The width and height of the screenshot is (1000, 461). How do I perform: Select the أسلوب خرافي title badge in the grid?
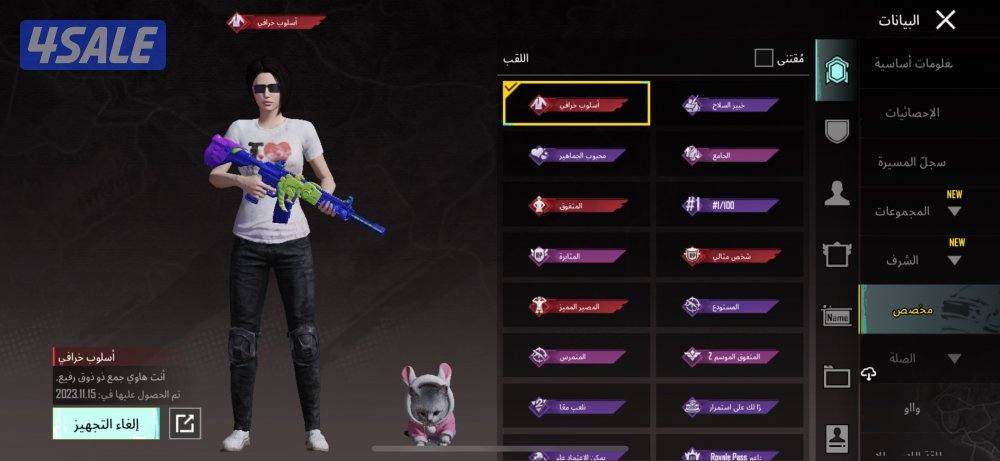click(x=577, y=104)
